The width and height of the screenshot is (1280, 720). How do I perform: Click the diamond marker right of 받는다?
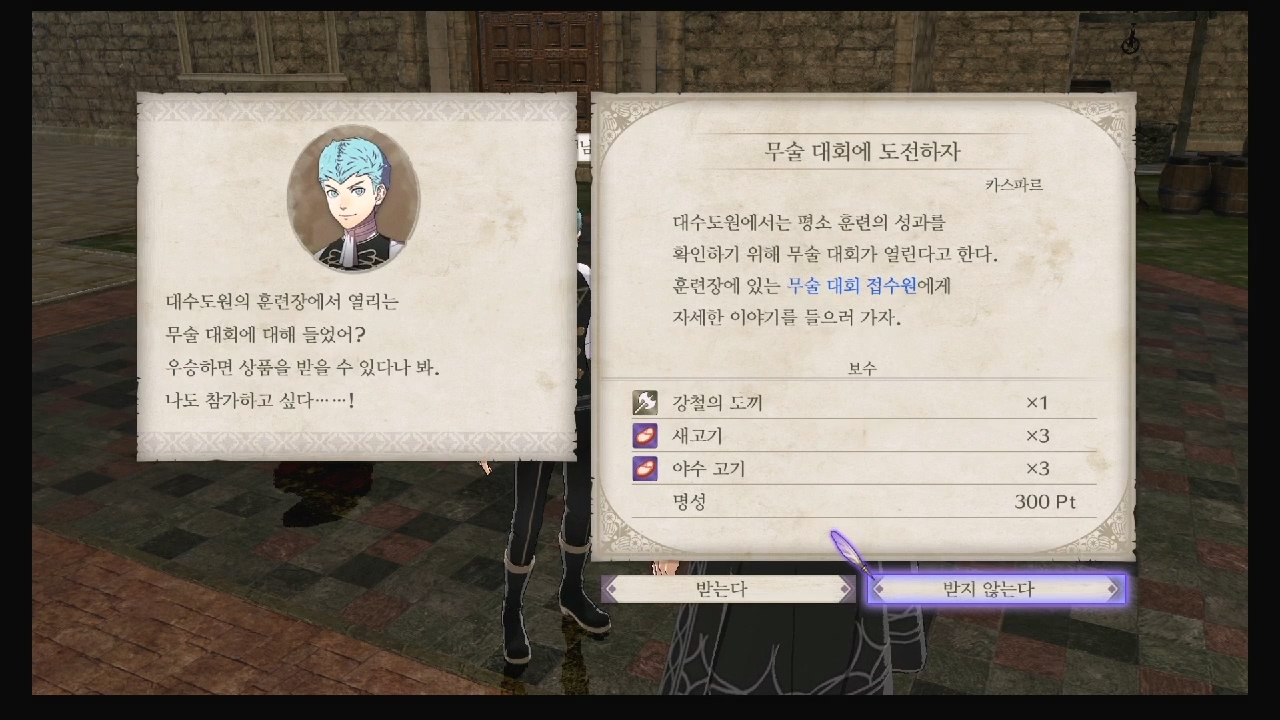click(x=846, y=589)
